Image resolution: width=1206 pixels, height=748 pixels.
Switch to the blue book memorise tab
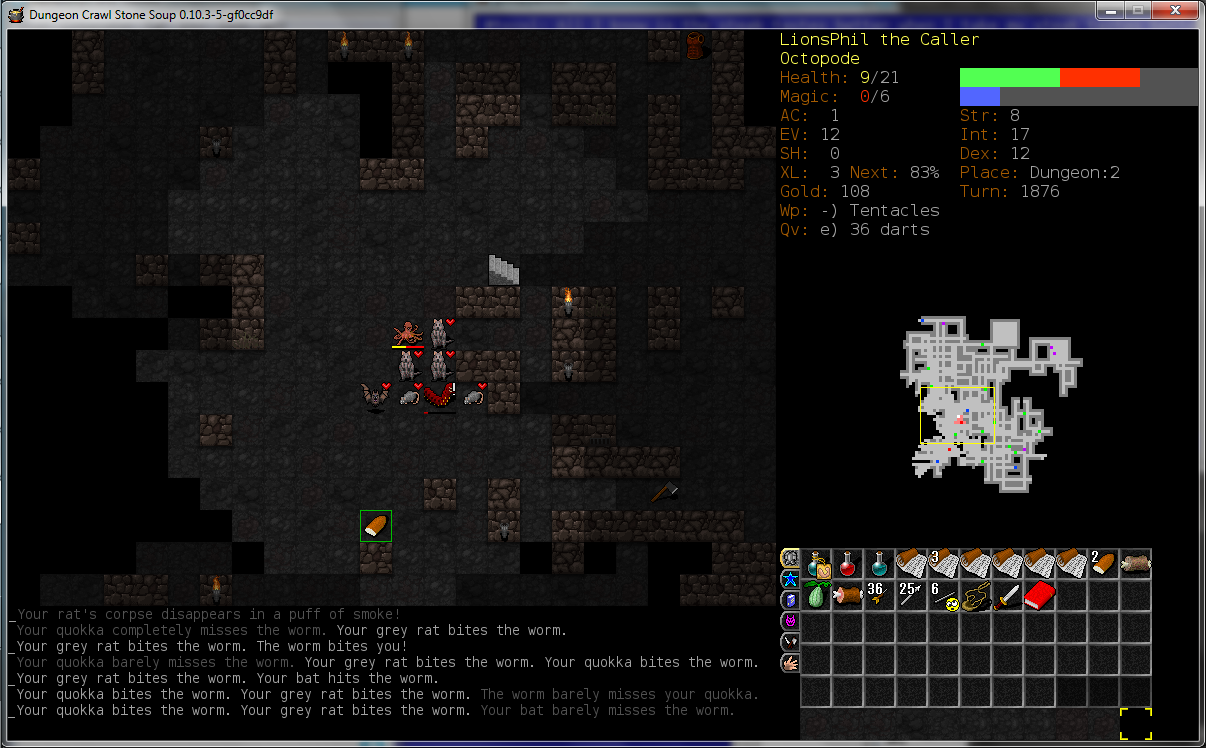point(789,599)
